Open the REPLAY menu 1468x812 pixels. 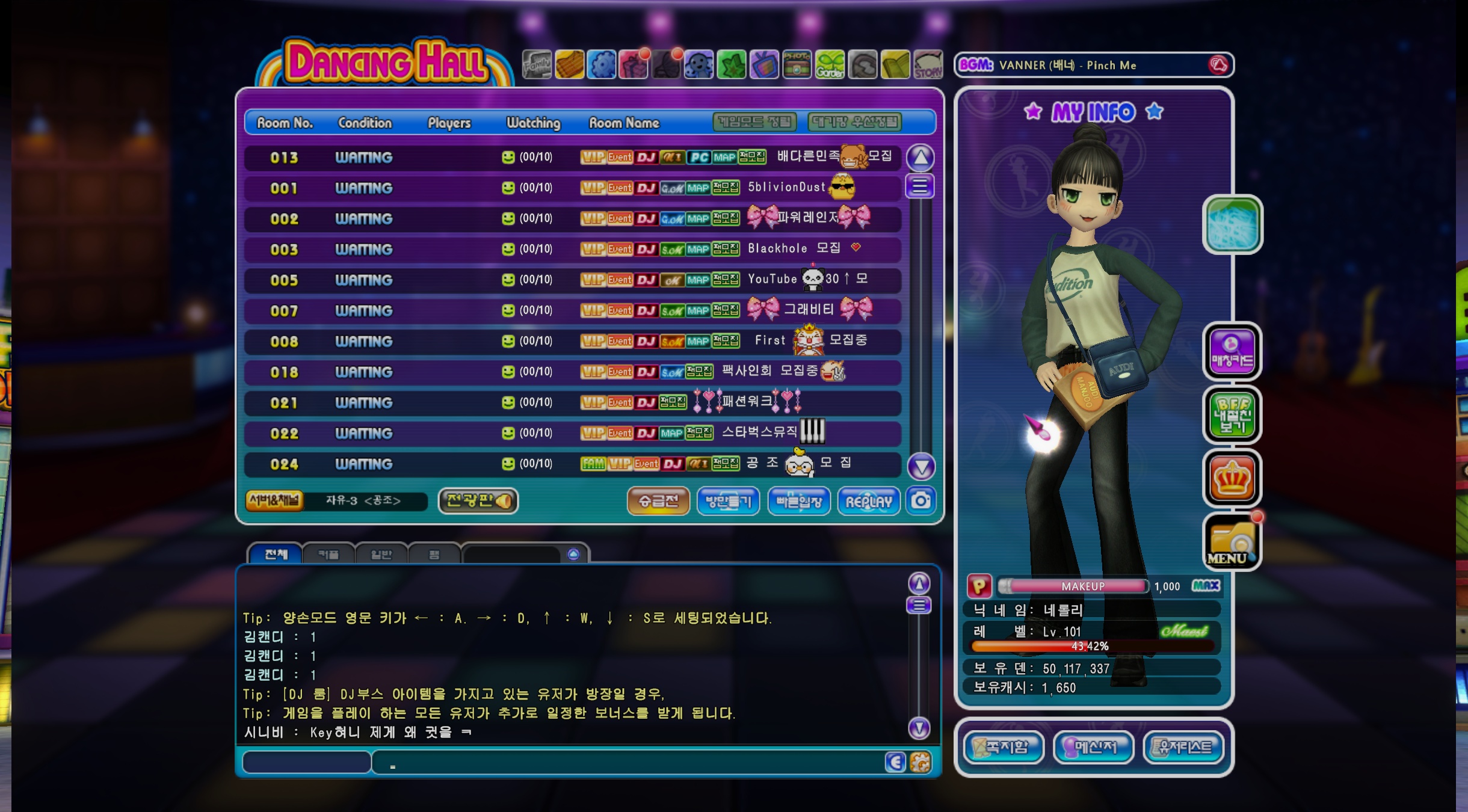tap(868, 501)
